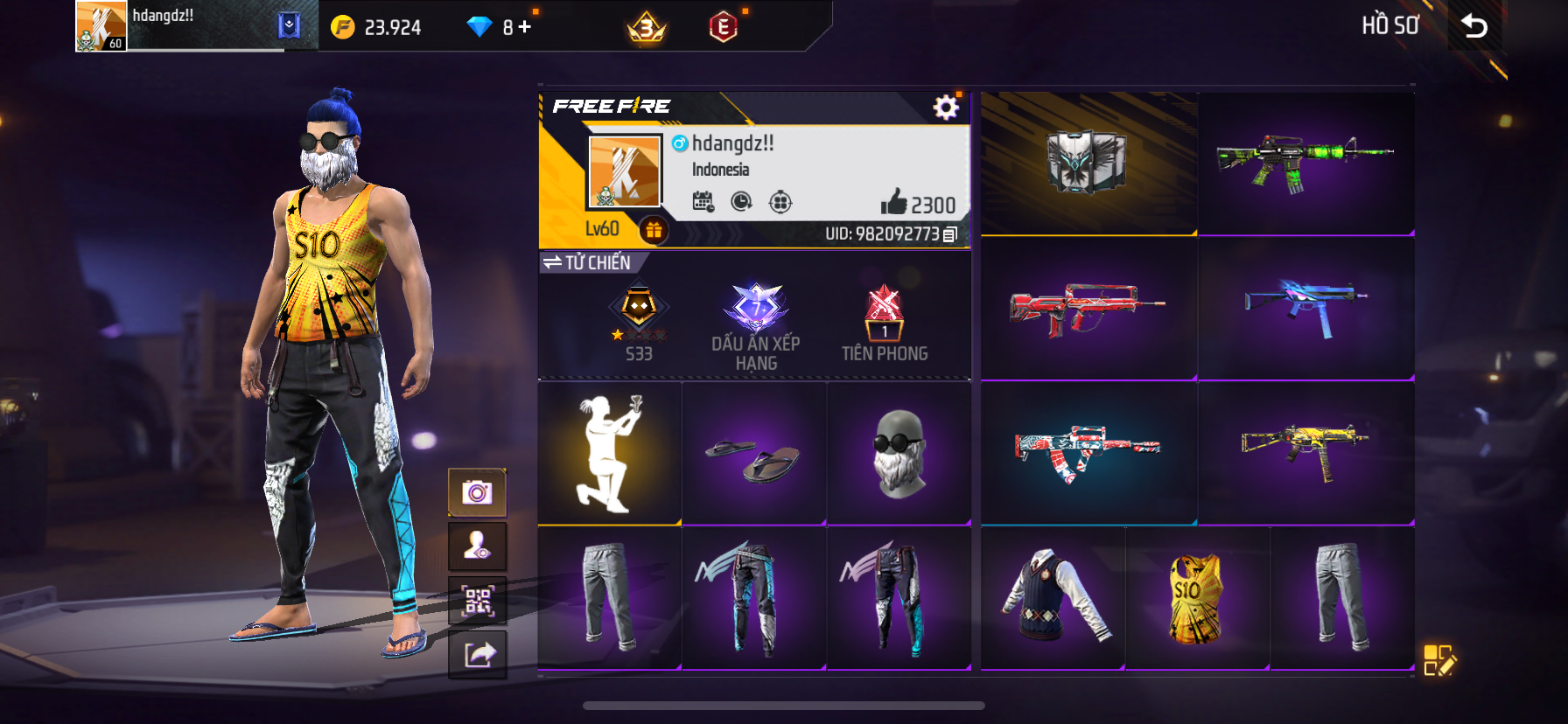Share profile with the share arrow button
Screen dimensions: 1568x724
pyautogui.click(x=477, y=654)
